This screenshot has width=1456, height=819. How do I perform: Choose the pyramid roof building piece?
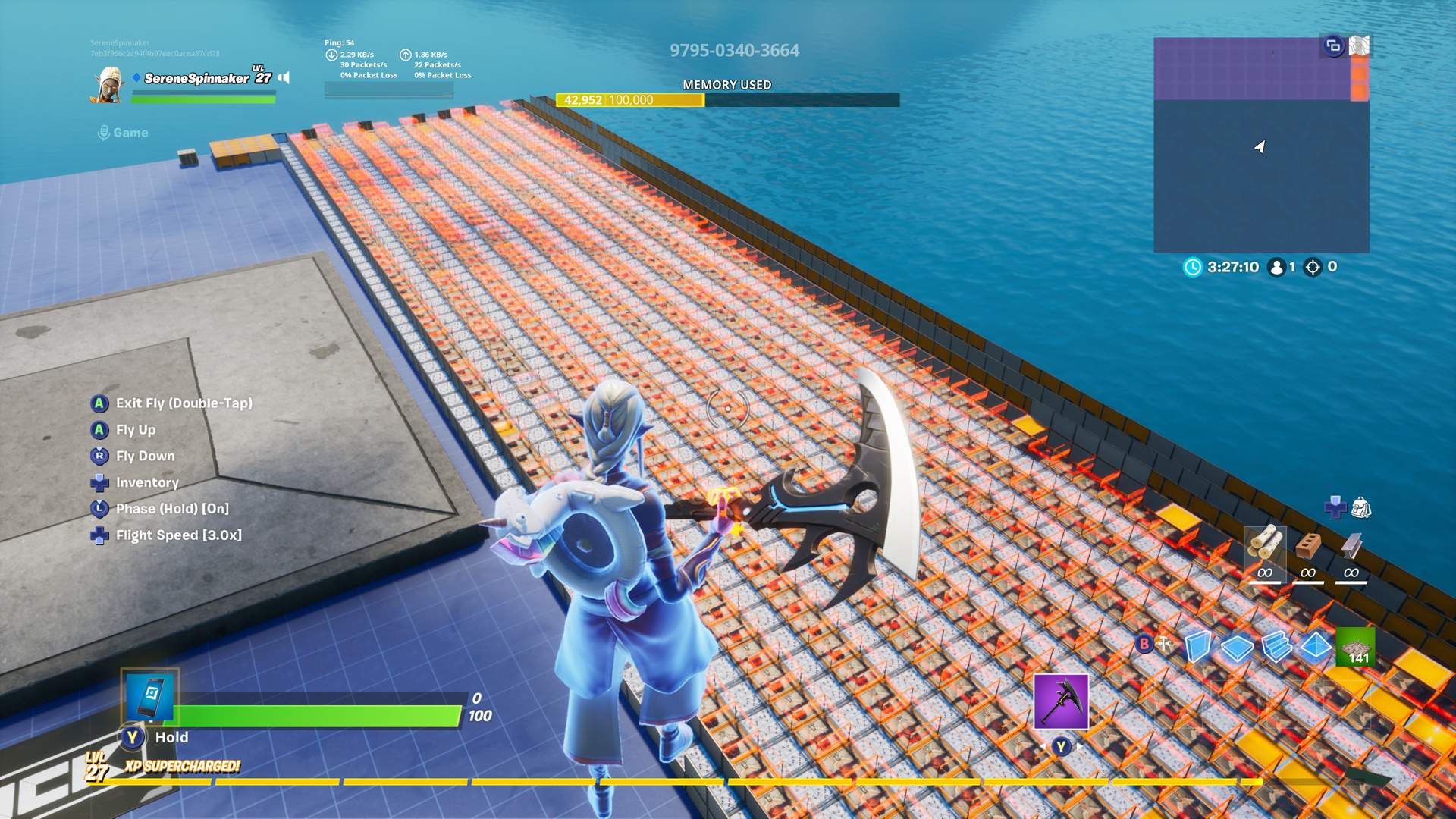[1316, 646]
